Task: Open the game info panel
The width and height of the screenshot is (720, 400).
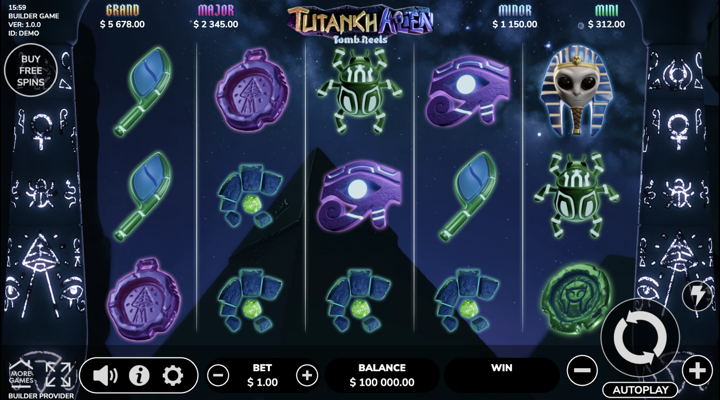Action: (x=139, y=376)
